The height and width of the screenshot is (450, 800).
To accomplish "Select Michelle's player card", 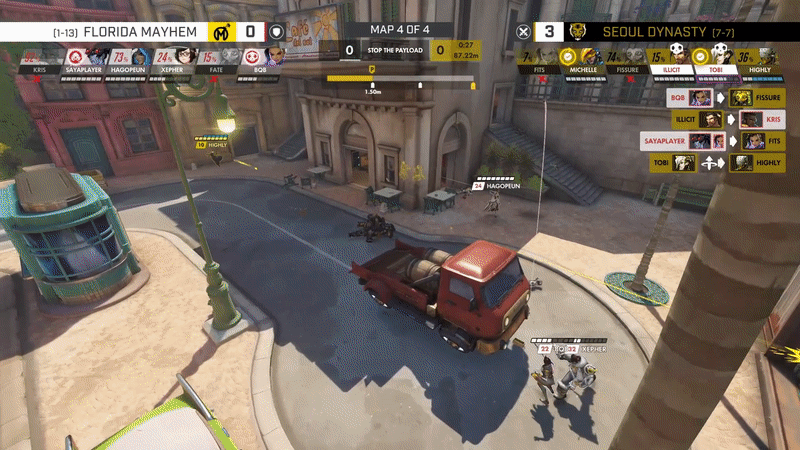I will coord(582,58).
